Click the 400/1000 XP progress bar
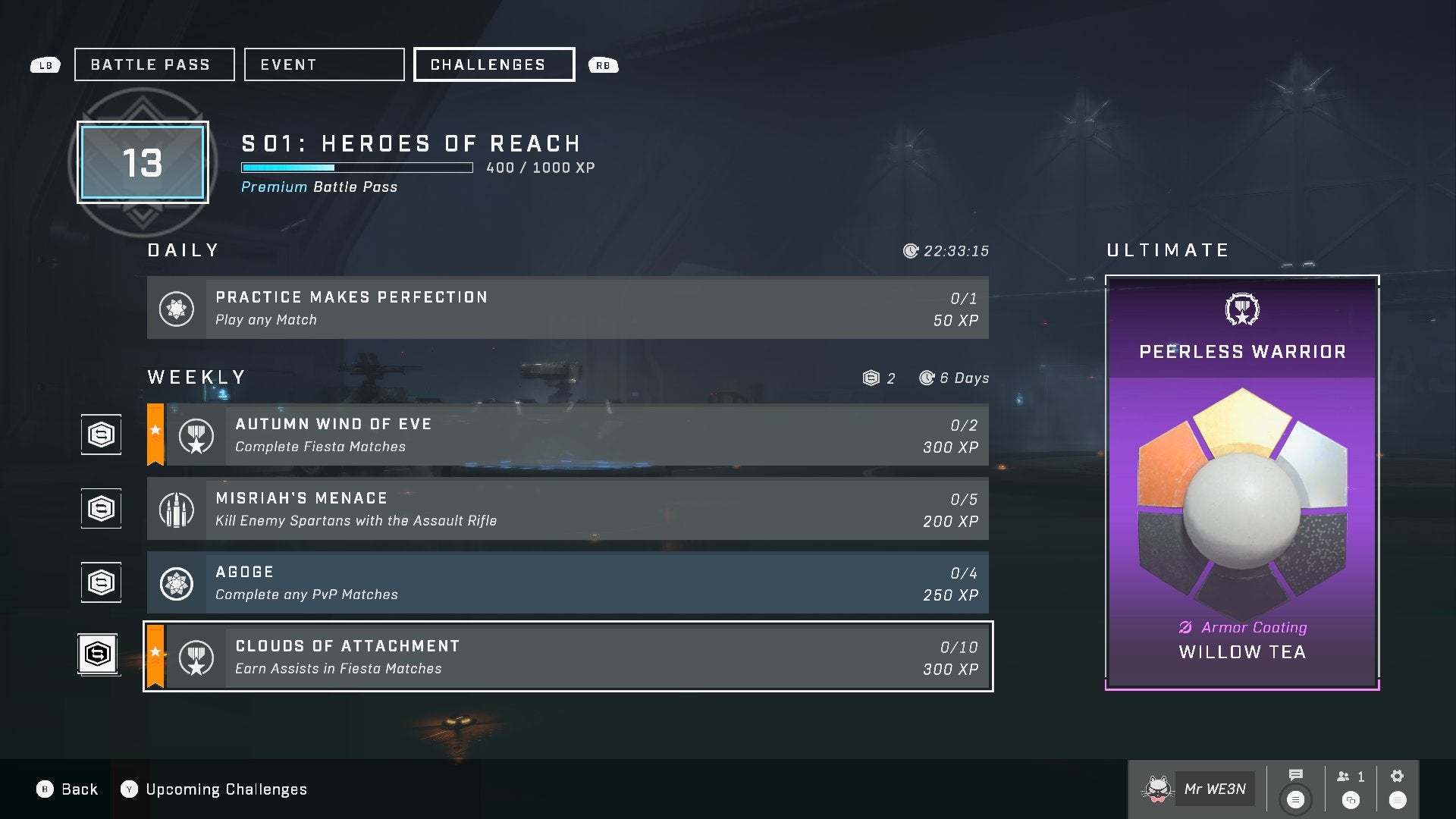 (356, 168)
